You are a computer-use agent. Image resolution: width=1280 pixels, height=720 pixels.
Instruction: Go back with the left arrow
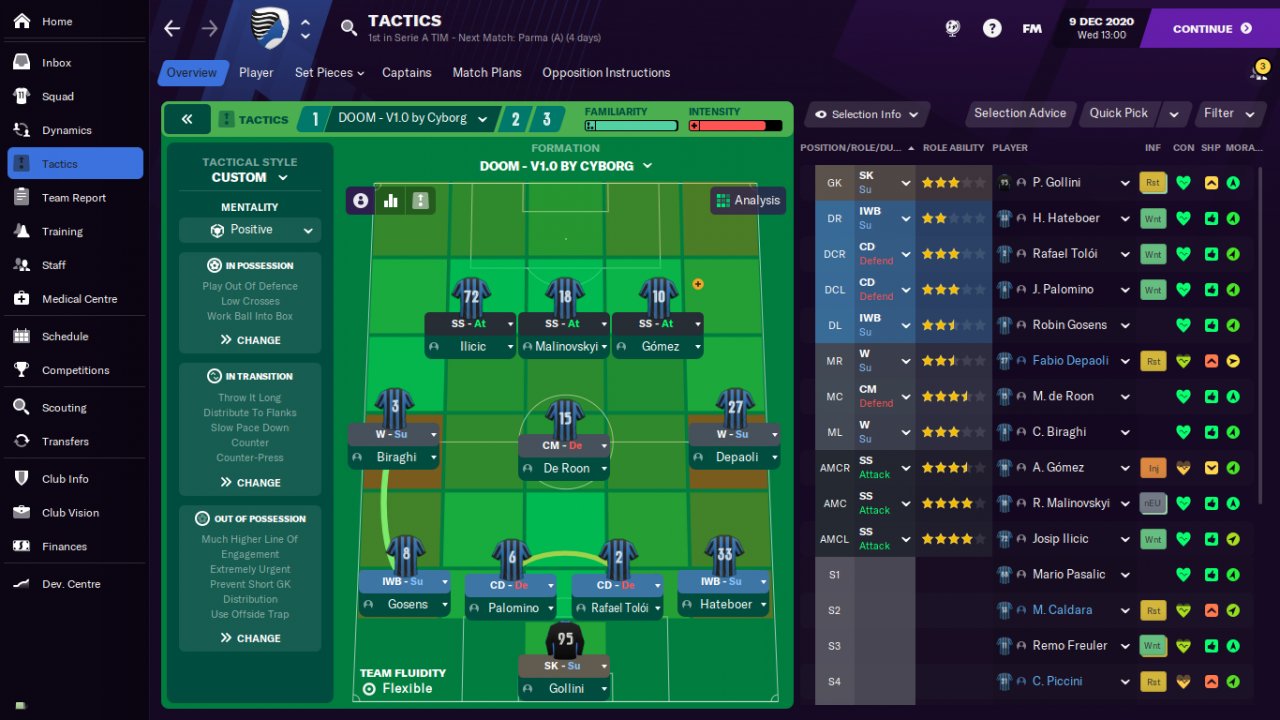coord(172,28)
